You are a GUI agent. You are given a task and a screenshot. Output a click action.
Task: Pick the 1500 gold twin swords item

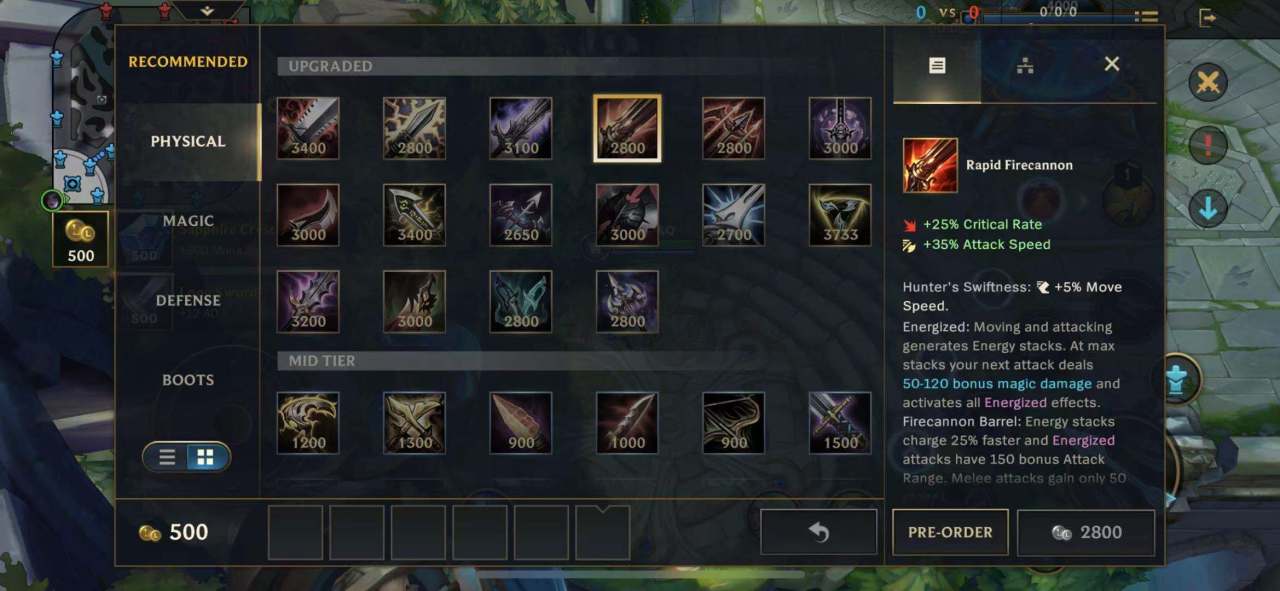click(x=840, y=422)
